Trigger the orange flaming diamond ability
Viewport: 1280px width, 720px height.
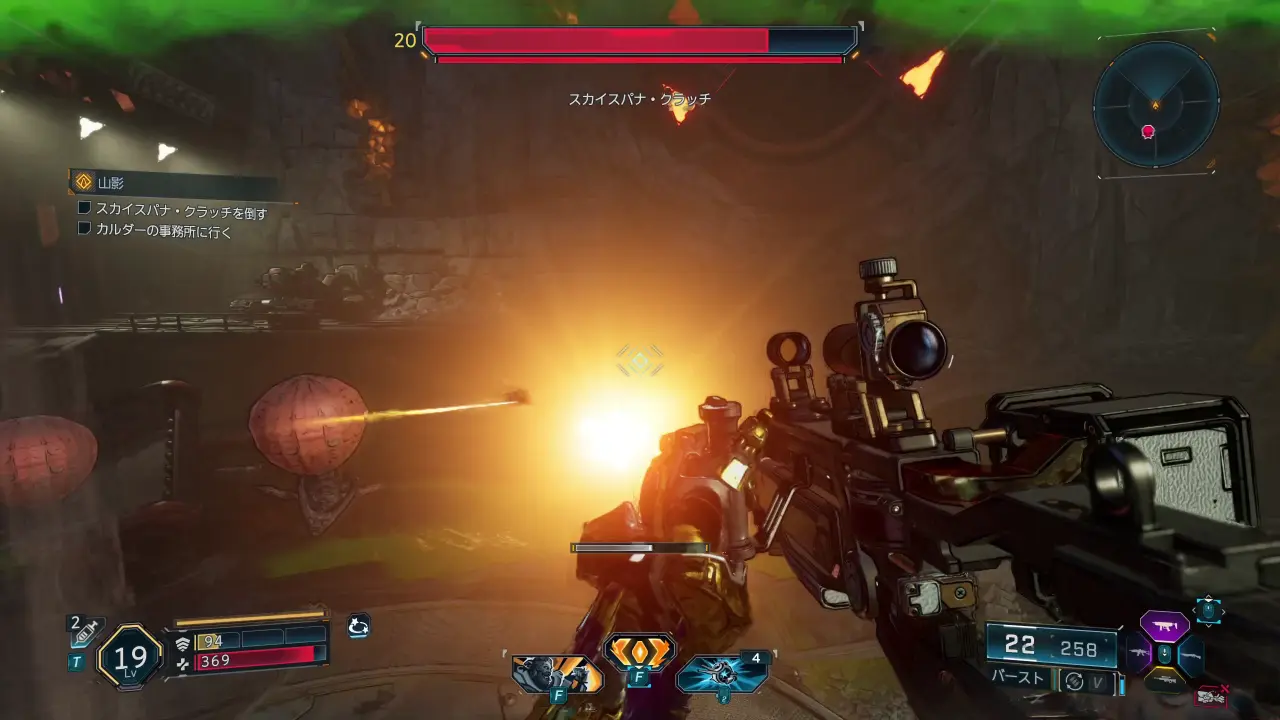(639, 653)
